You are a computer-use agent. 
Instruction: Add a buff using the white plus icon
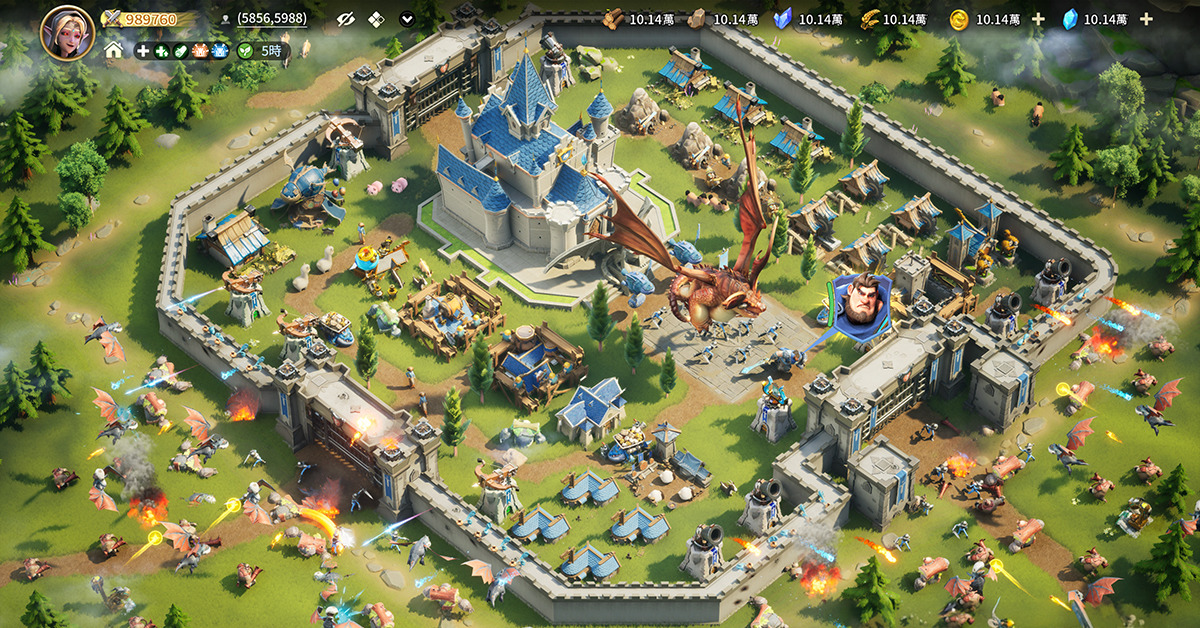(143, 50)
